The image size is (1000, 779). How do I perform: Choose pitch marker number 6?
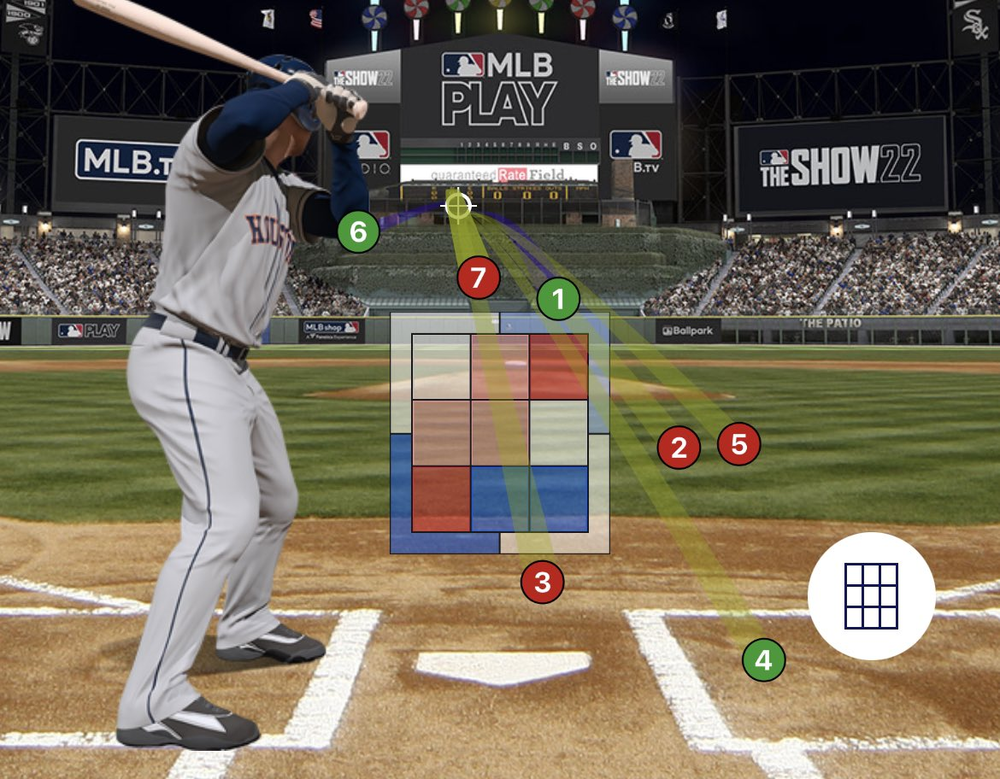coord(358,233)
